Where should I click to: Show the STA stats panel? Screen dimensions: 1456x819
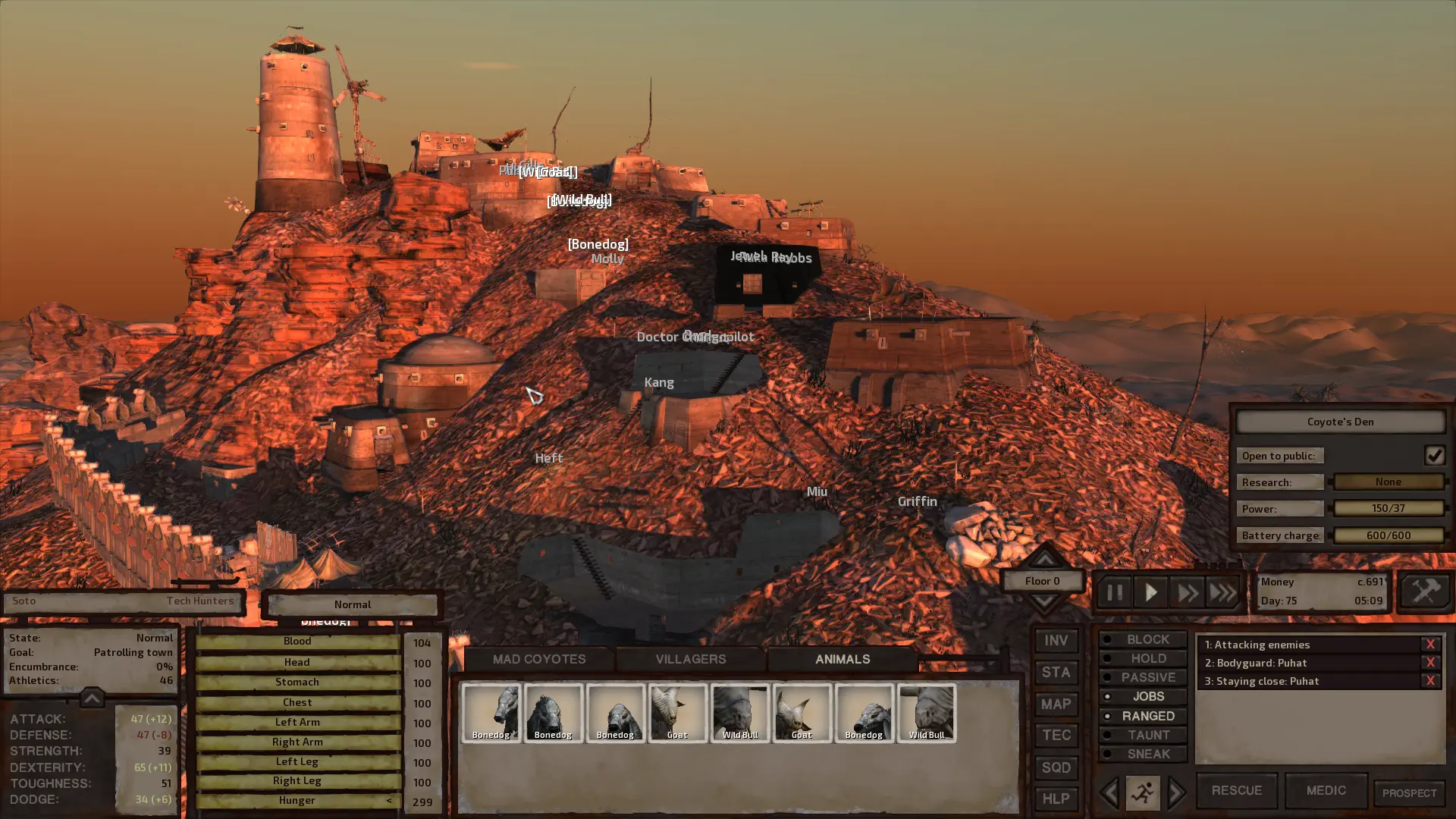[1056, 673]
